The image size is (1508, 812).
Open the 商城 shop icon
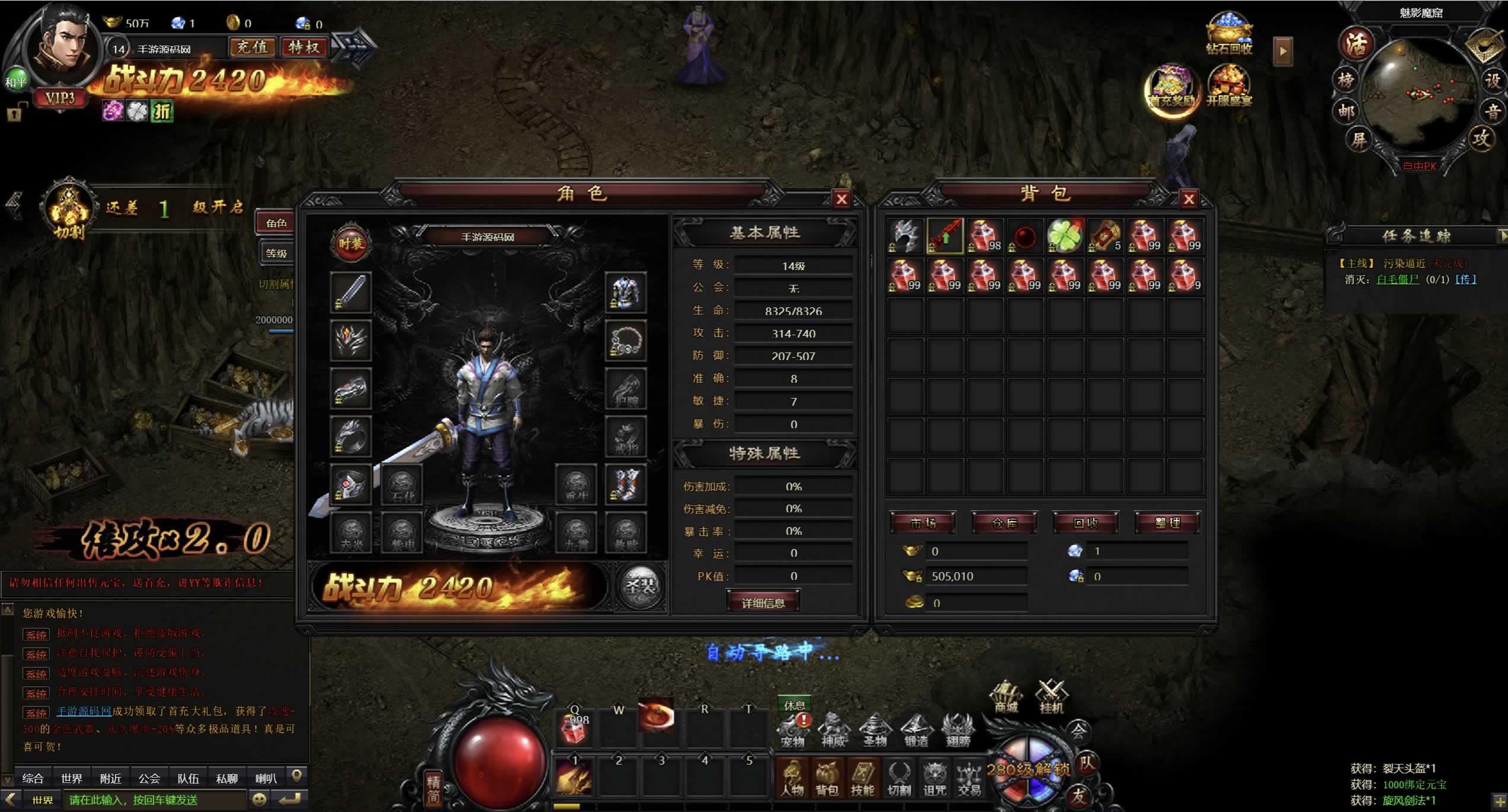coord(1006,697)
